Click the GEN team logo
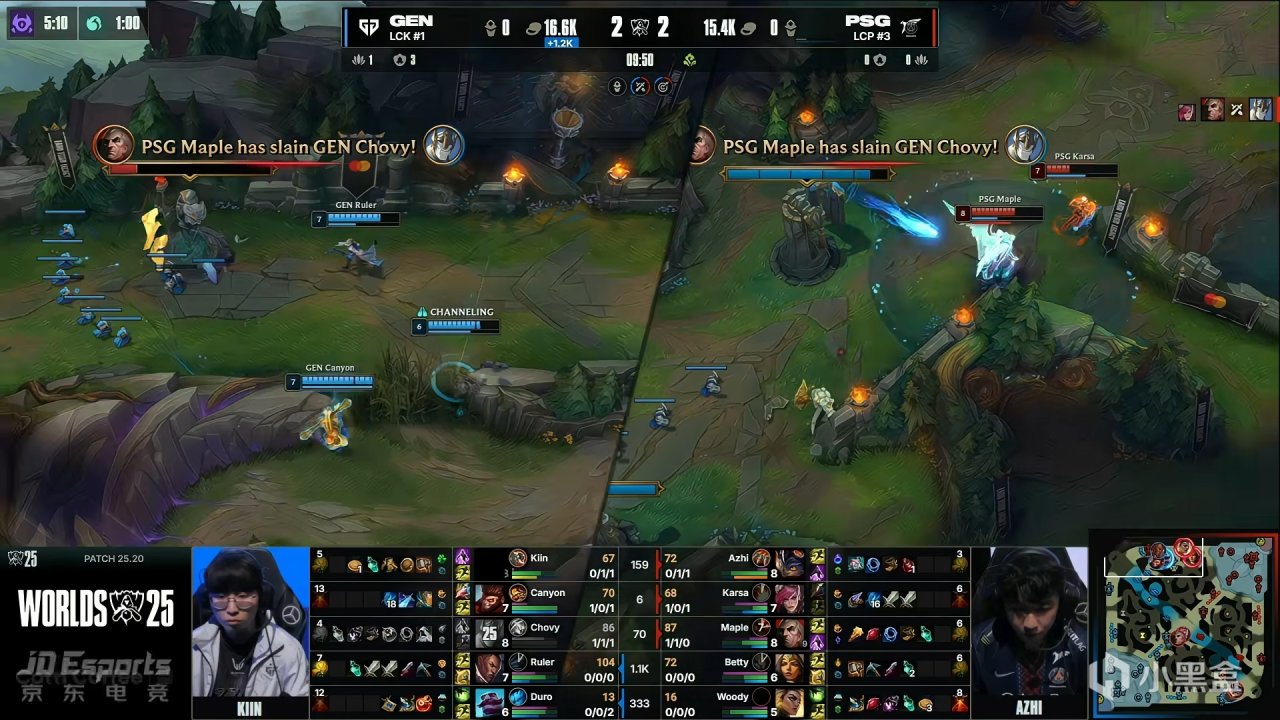The height and width of the screenshot is (720, 1280). 368,27
